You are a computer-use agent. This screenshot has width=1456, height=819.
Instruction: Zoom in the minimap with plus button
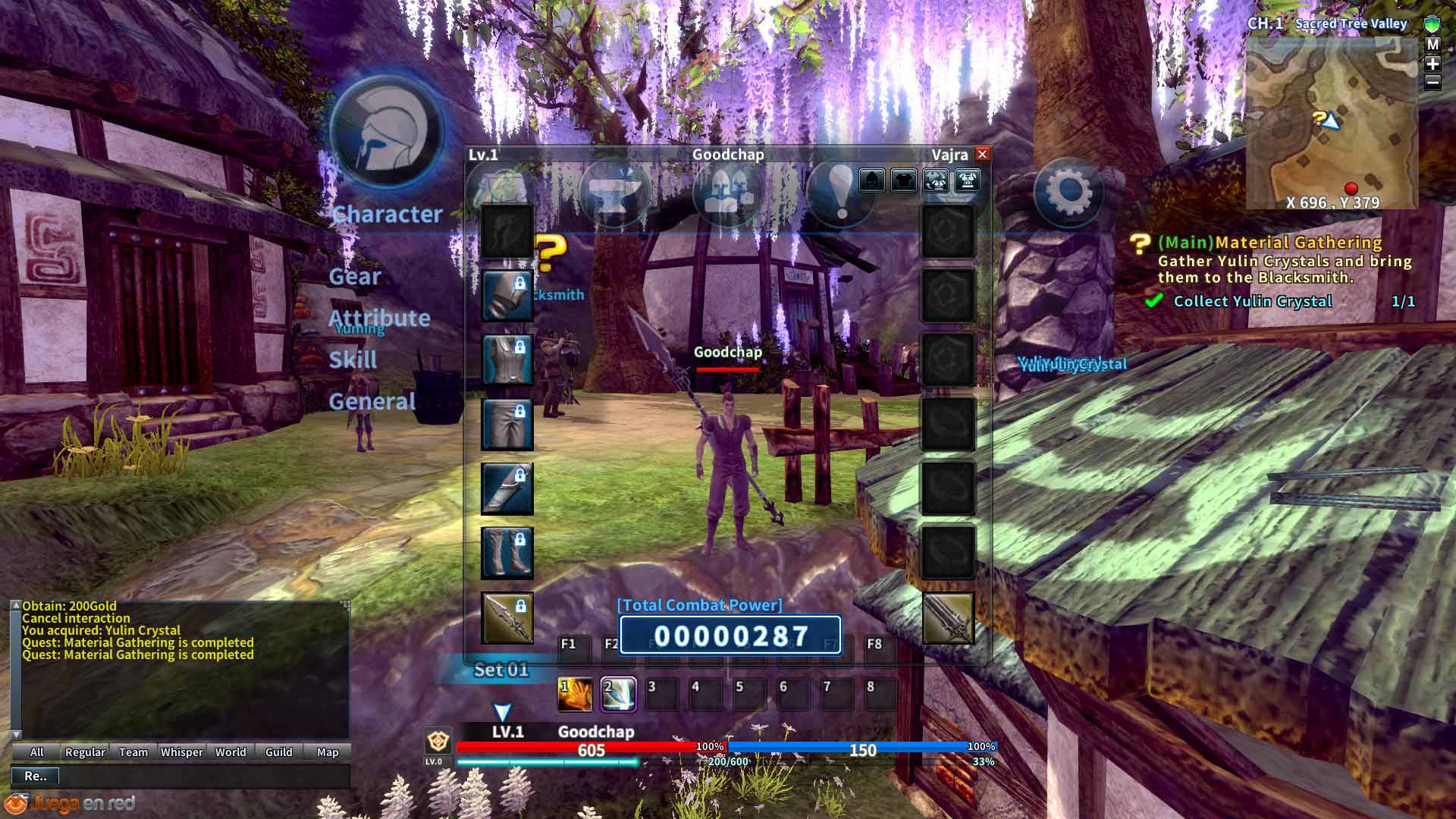tap(1432, 64)
